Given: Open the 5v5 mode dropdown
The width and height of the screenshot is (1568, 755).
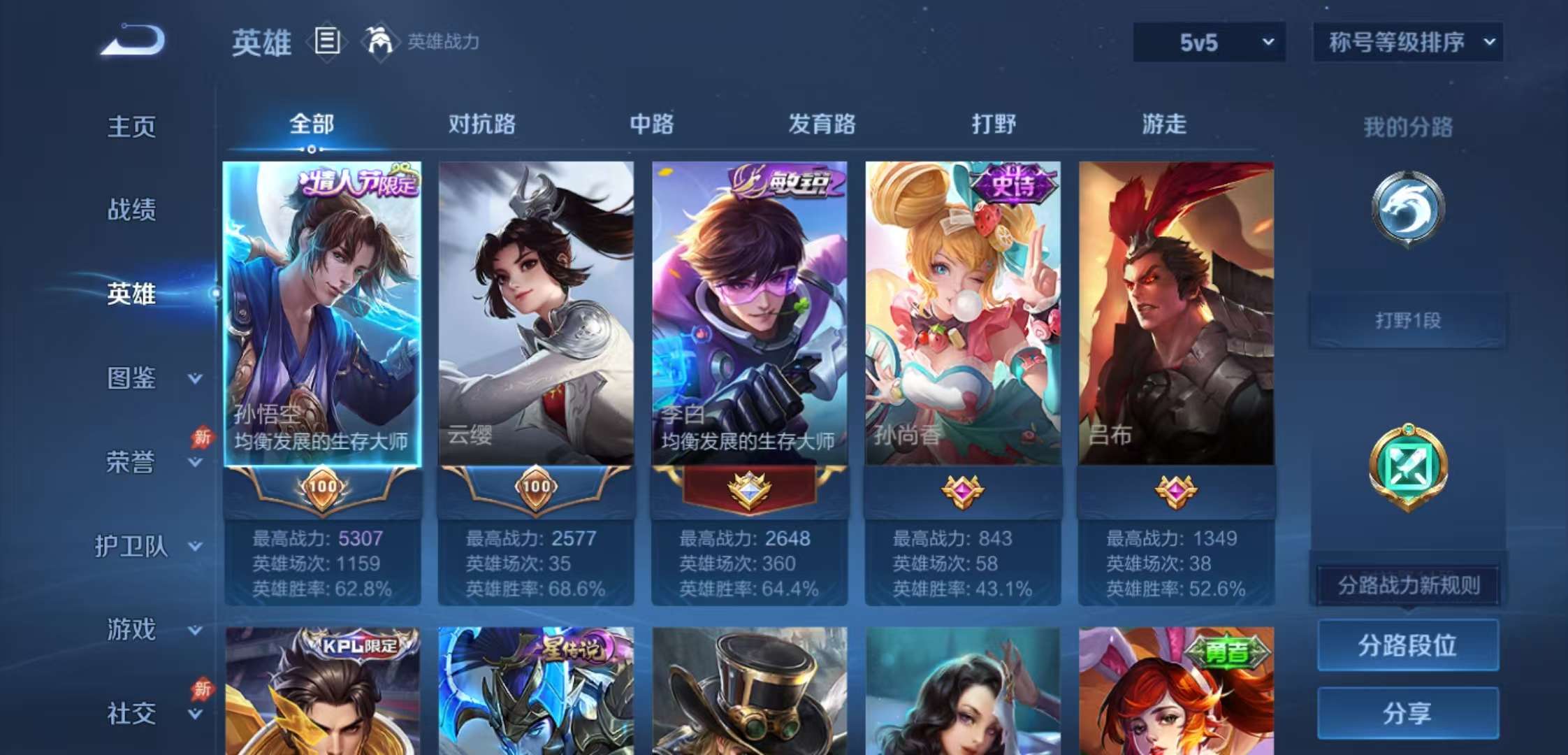Looking at the screenshot, I should pos(1209,42).
